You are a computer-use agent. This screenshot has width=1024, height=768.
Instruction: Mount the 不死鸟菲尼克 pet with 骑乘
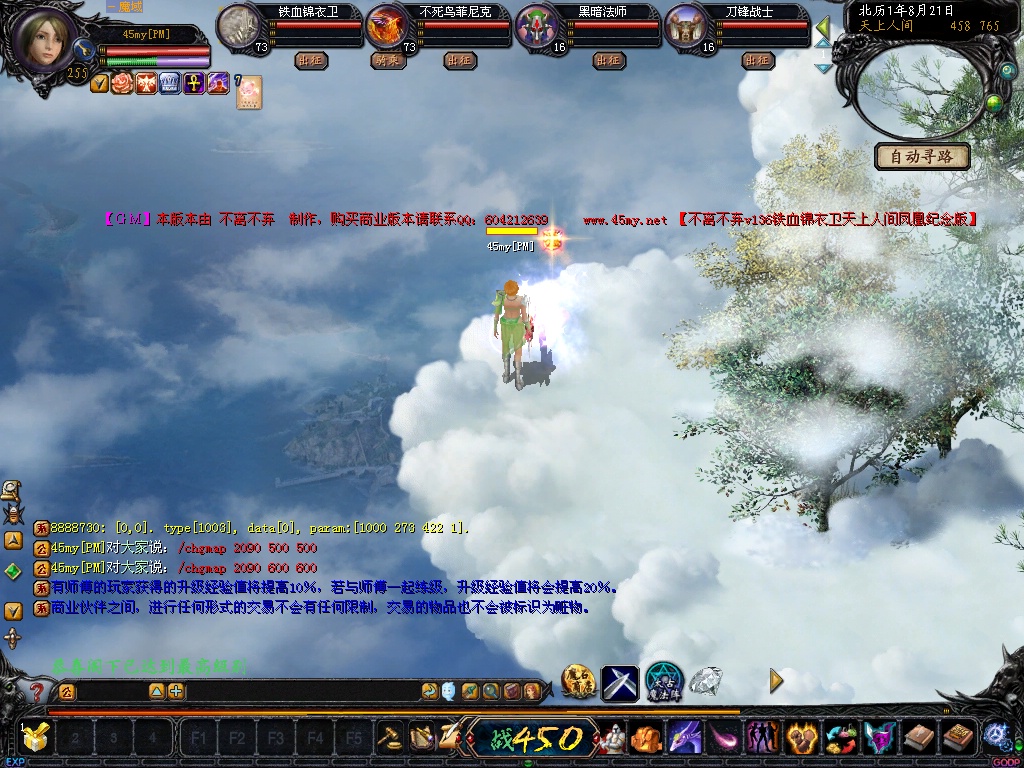point(387,60)
